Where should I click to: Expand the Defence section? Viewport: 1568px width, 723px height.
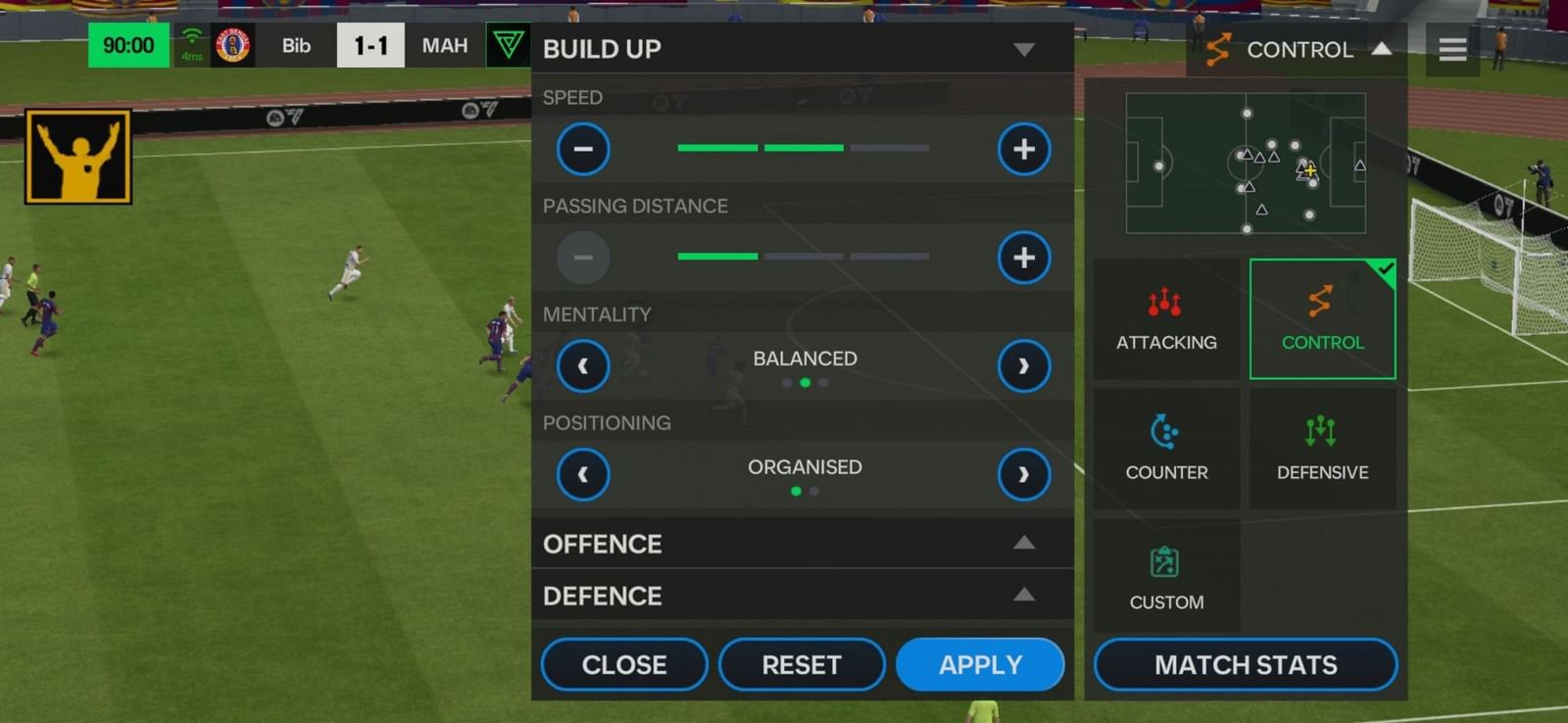click(1023, 595)
